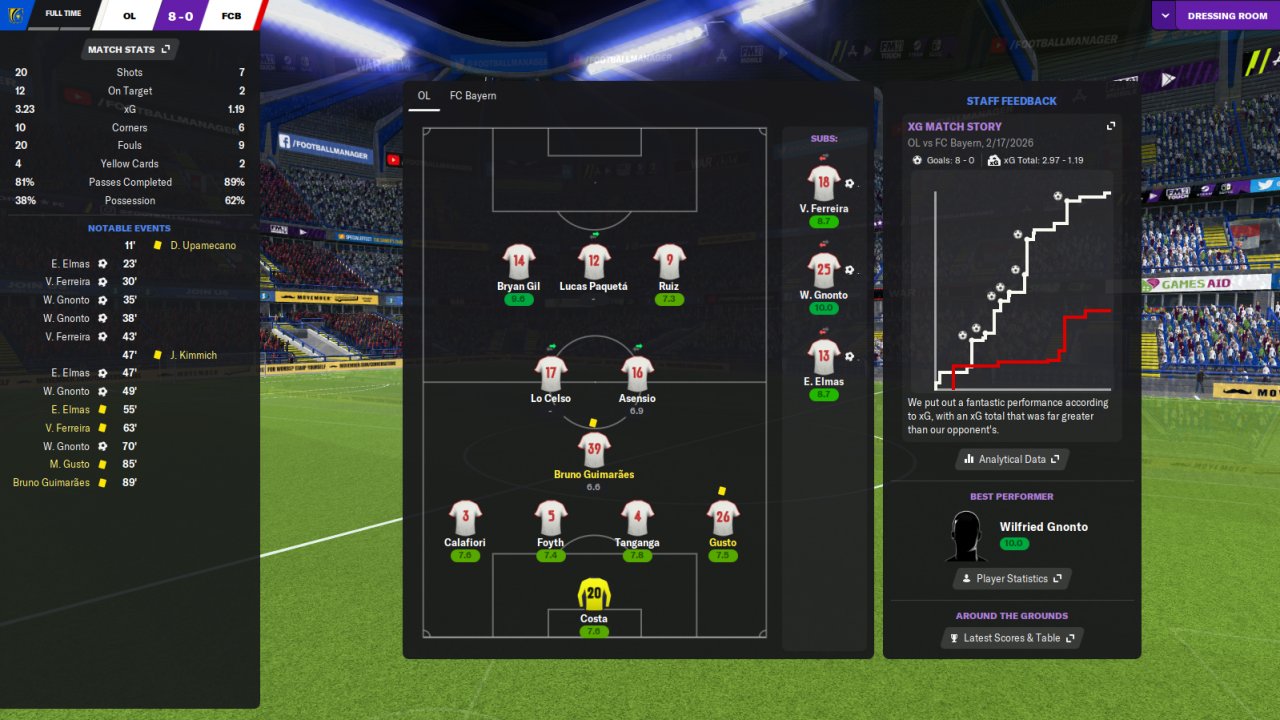Viewport: 1280px width, 720px height.
Task: Click best performer Wilfried Gnonto's name
Action: pos(1043,527)
